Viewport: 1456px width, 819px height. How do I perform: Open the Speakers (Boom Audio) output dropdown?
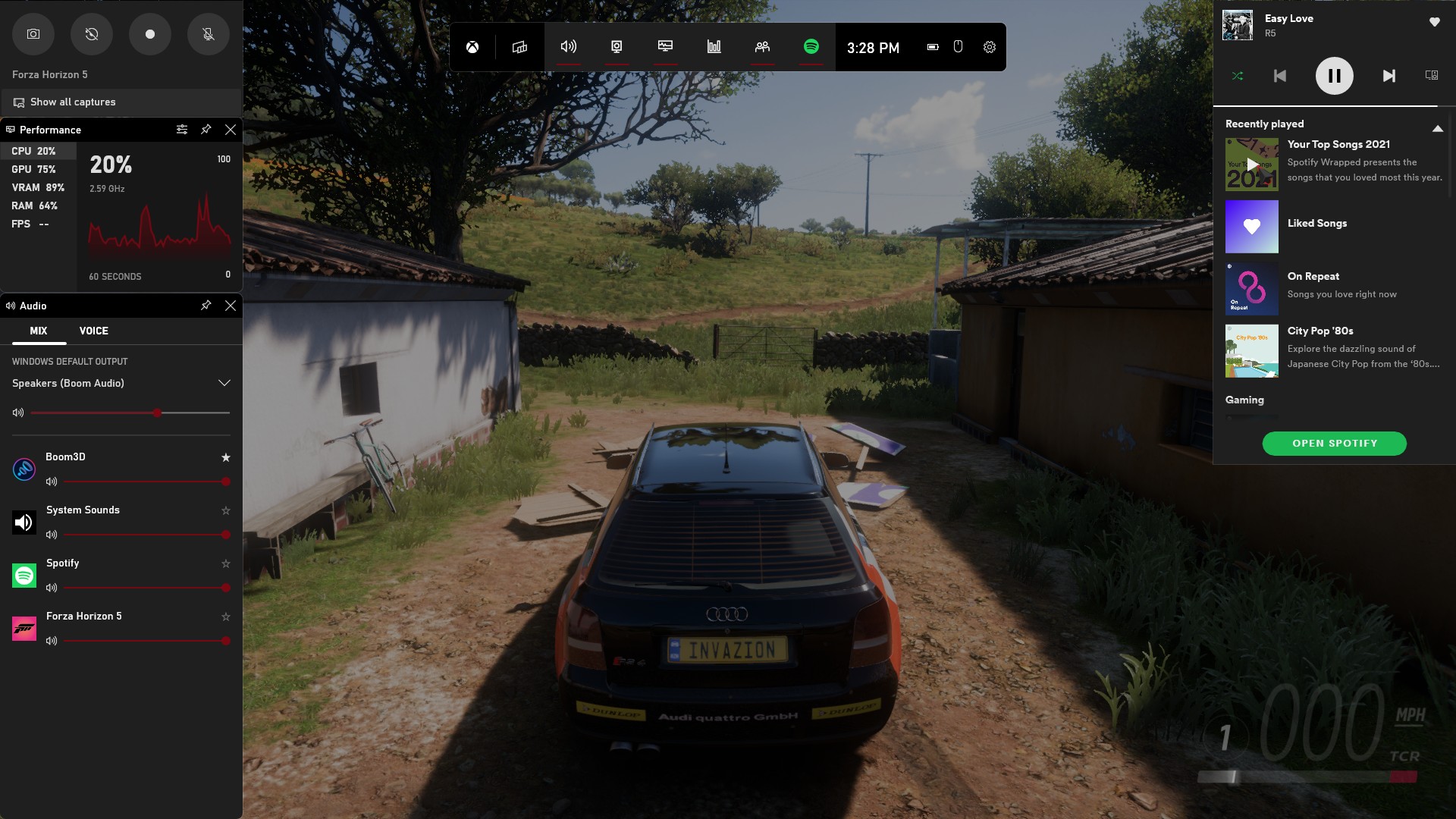224,383
